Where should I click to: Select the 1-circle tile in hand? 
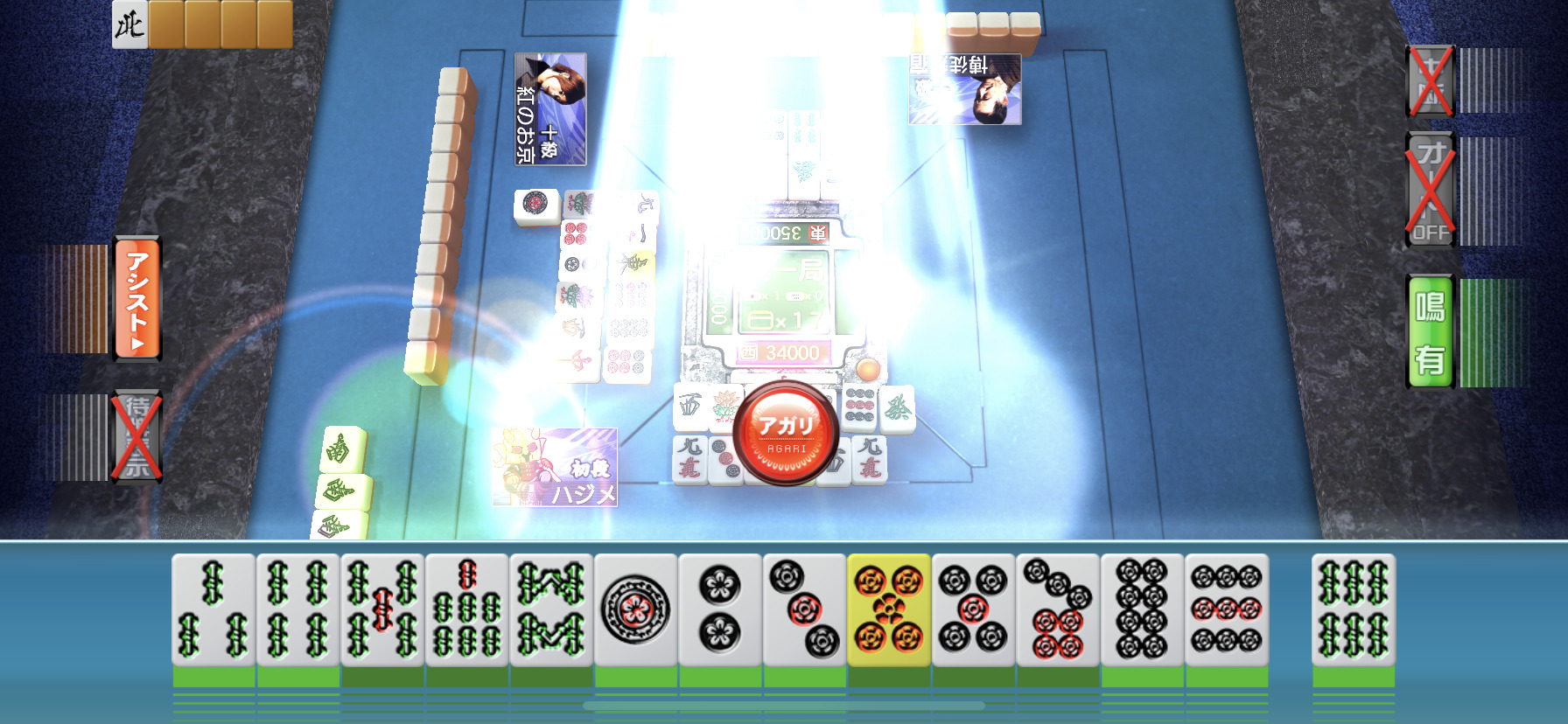coord(635,610)
